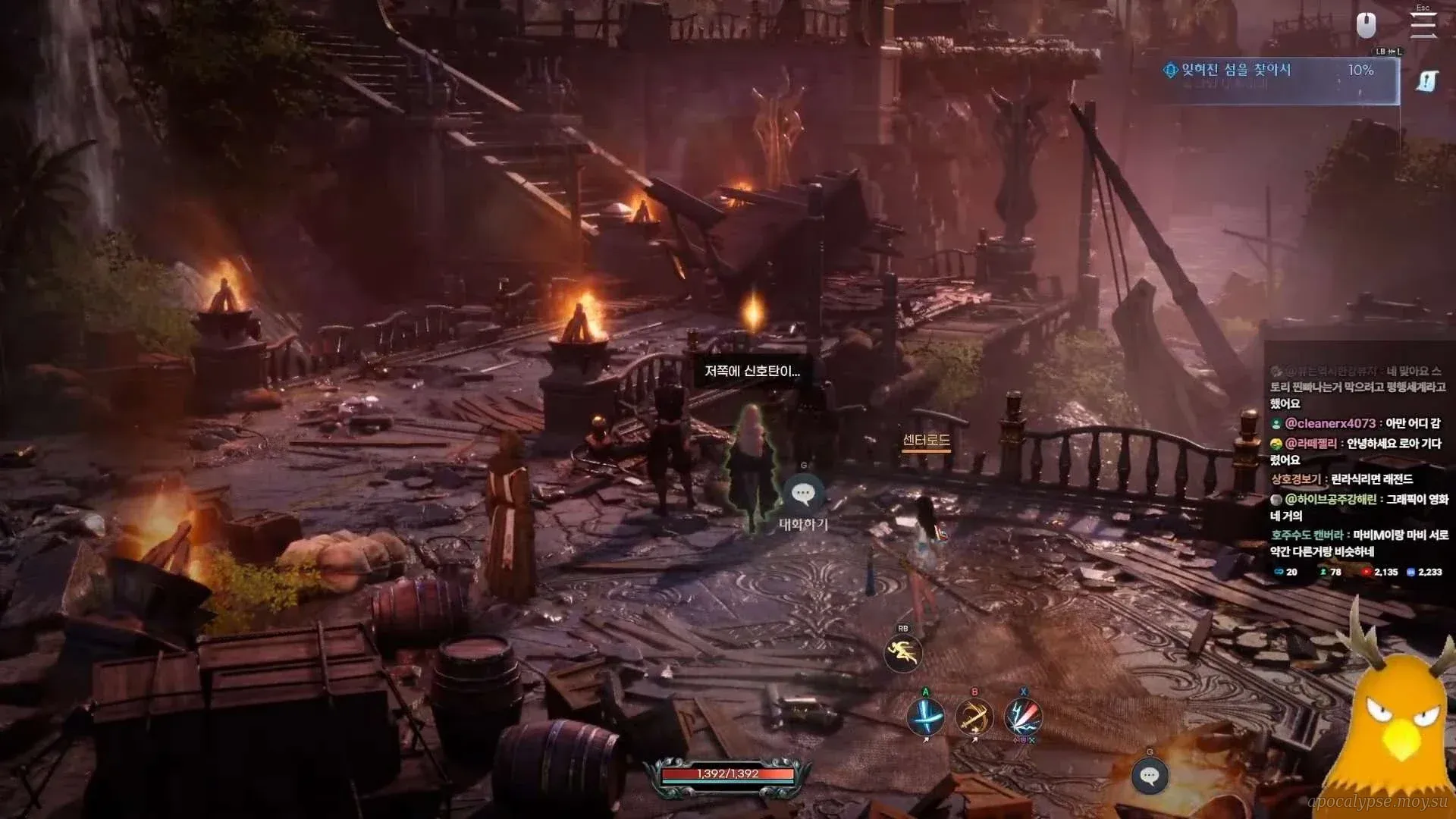Open the hamburger main menu
Image resolution: width=1456 pixels, height=819 pixels.
[1423, 24]
